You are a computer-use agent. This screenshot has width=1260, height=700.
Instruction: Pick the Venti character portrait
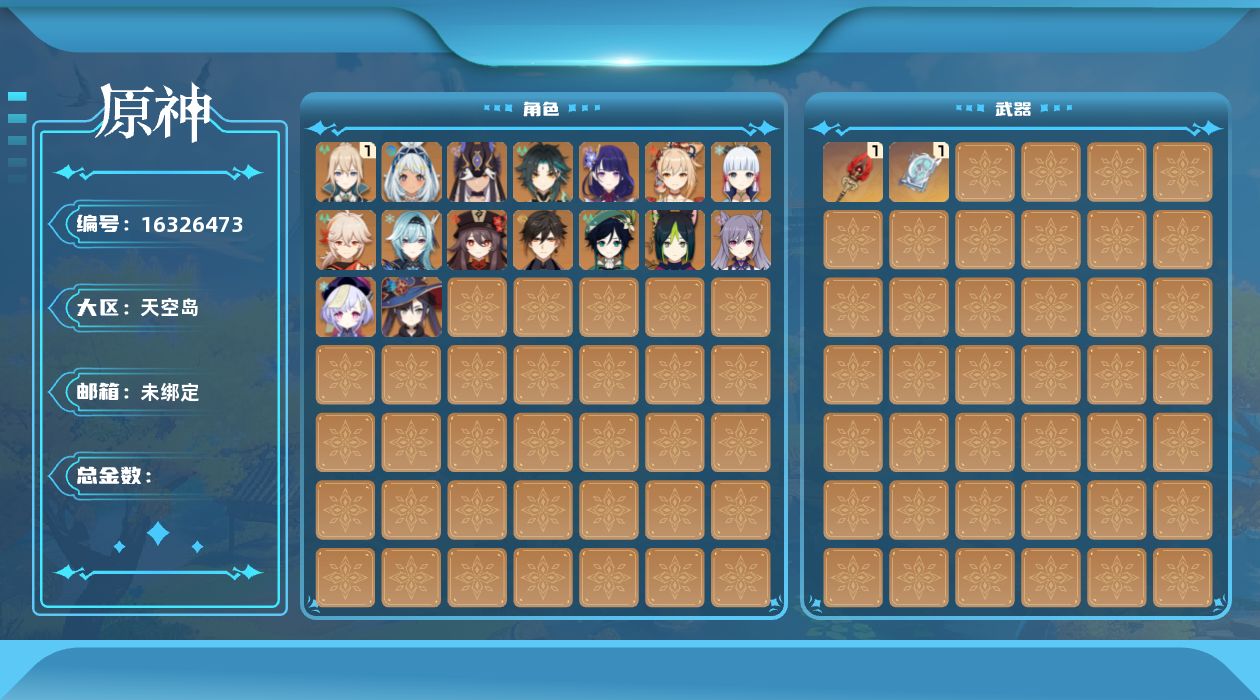(609, 240)
